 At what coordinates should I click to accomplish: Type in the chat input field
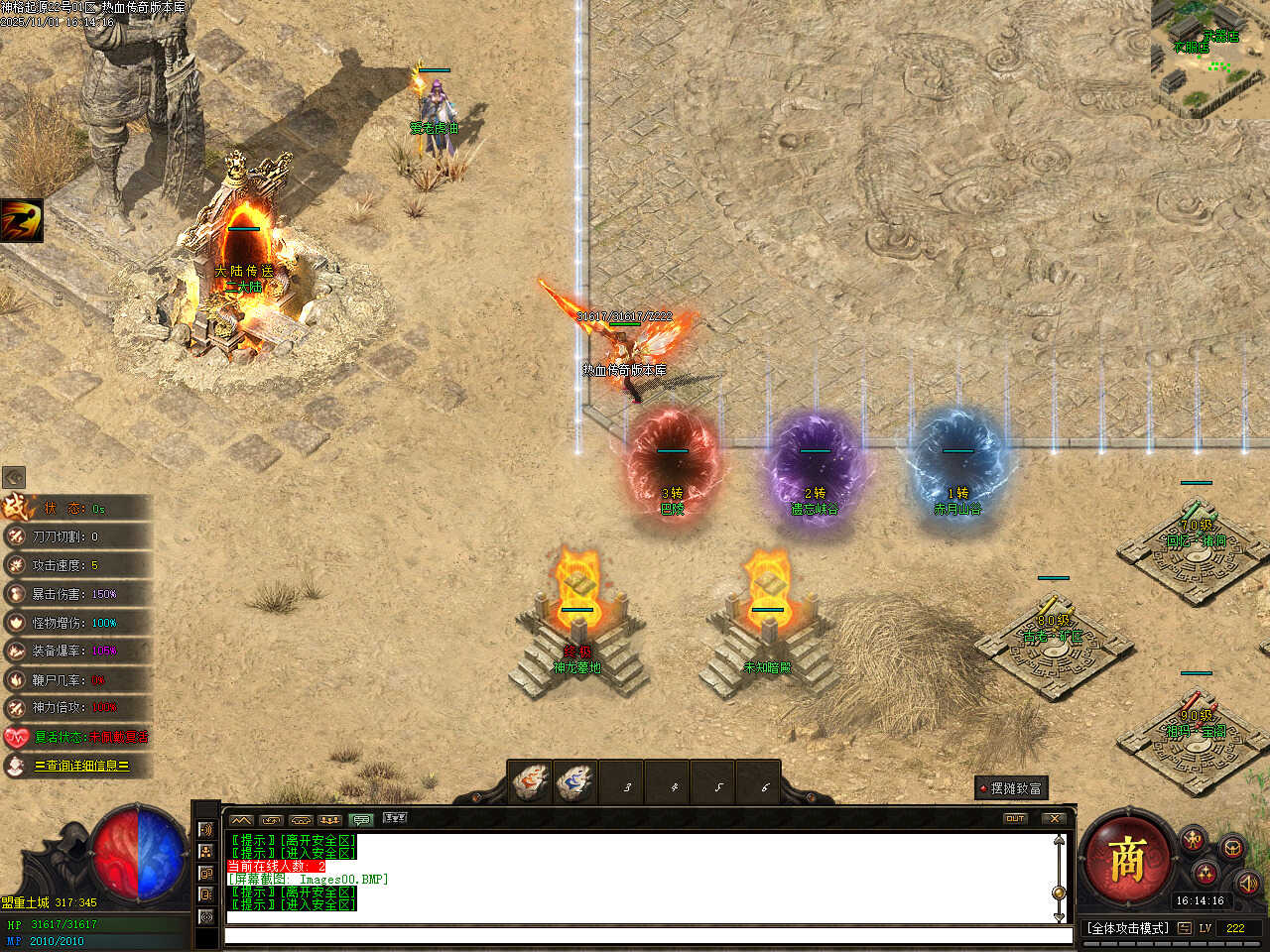[x=645, y=935]
